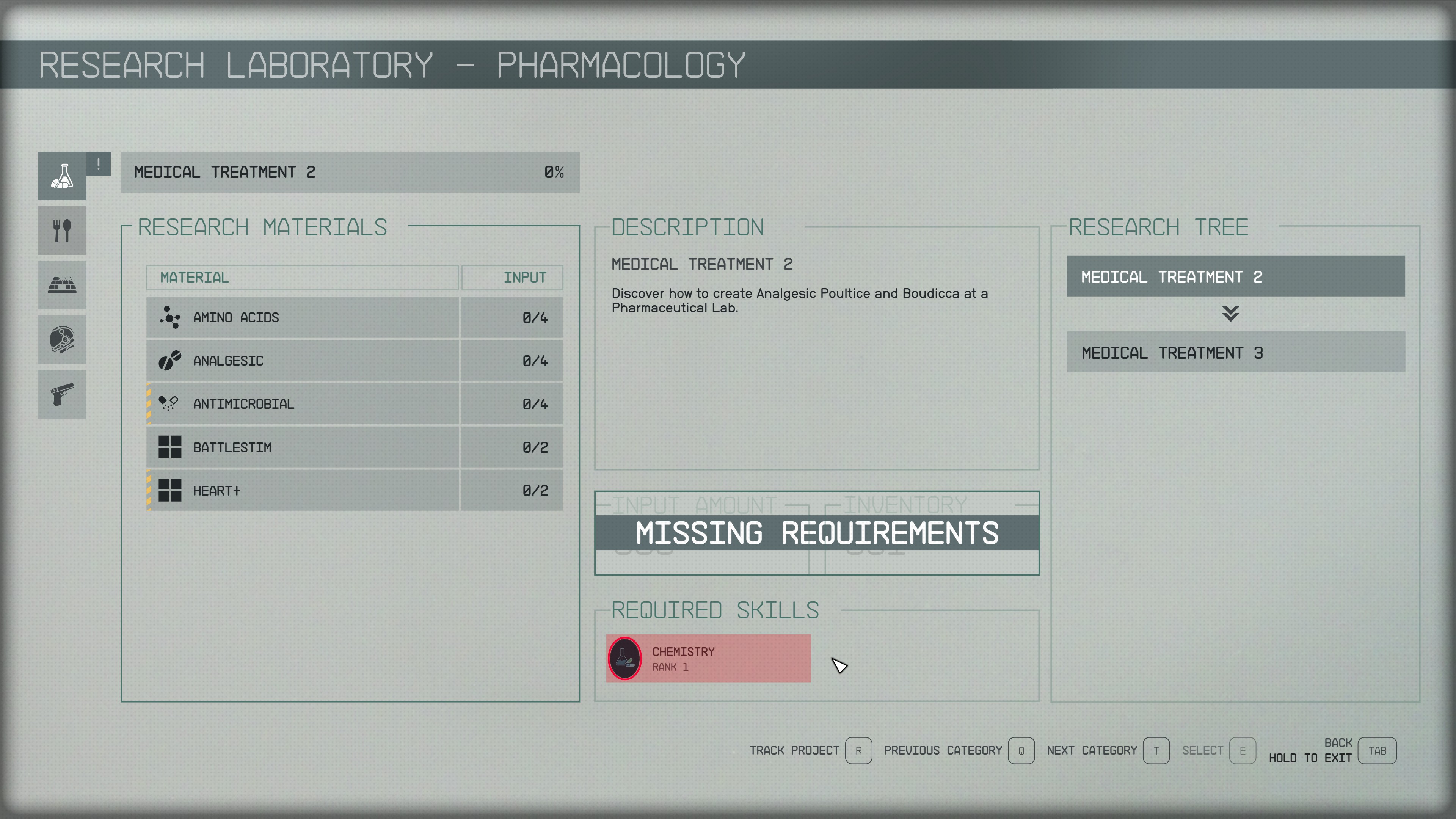
Task: Select the Weaponry pistol category icon
Action: pyautogui.click(x=62, y=394)
